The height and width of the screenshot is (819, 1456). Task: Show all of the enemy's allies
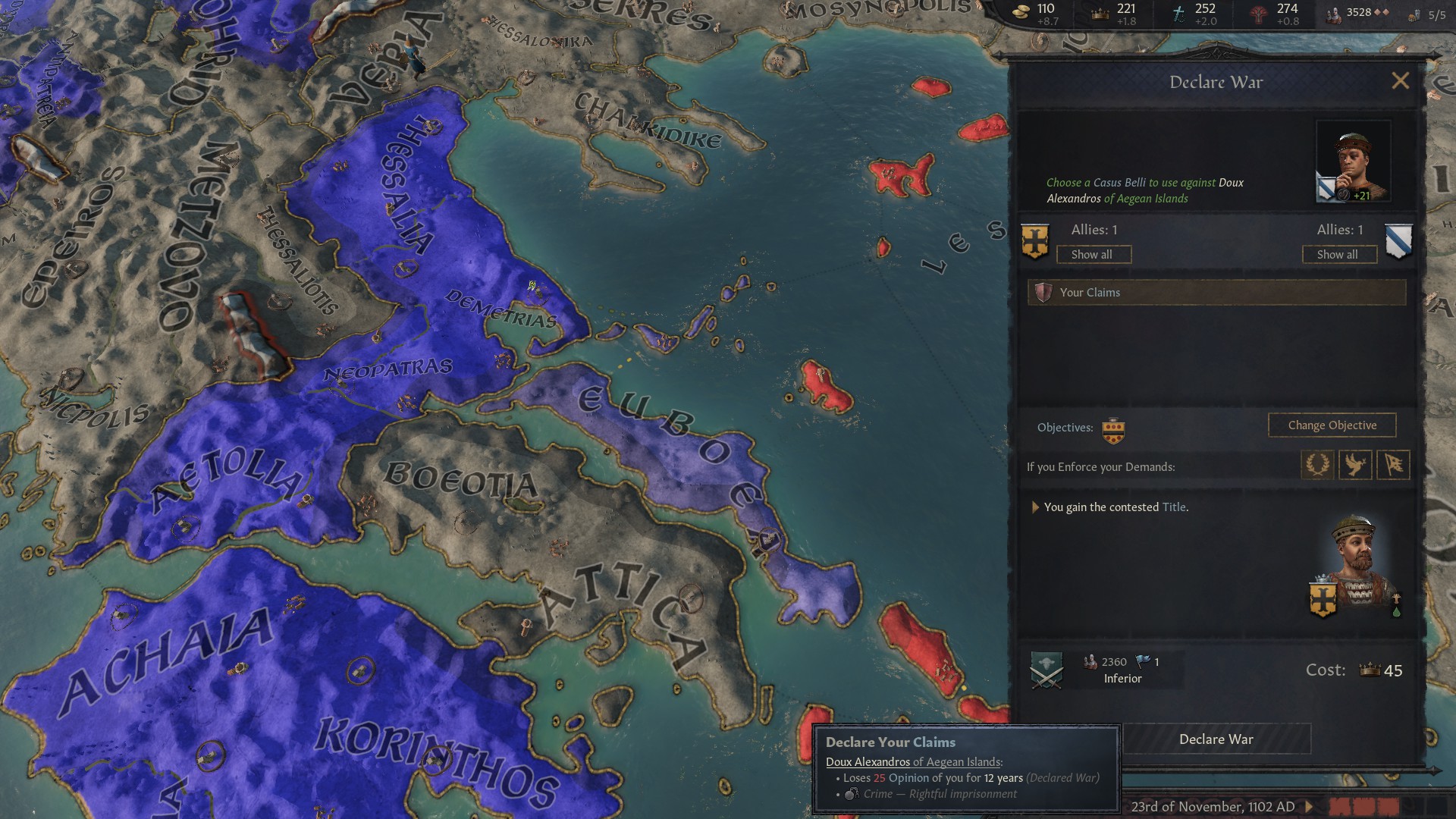[x=1338, y=254]
